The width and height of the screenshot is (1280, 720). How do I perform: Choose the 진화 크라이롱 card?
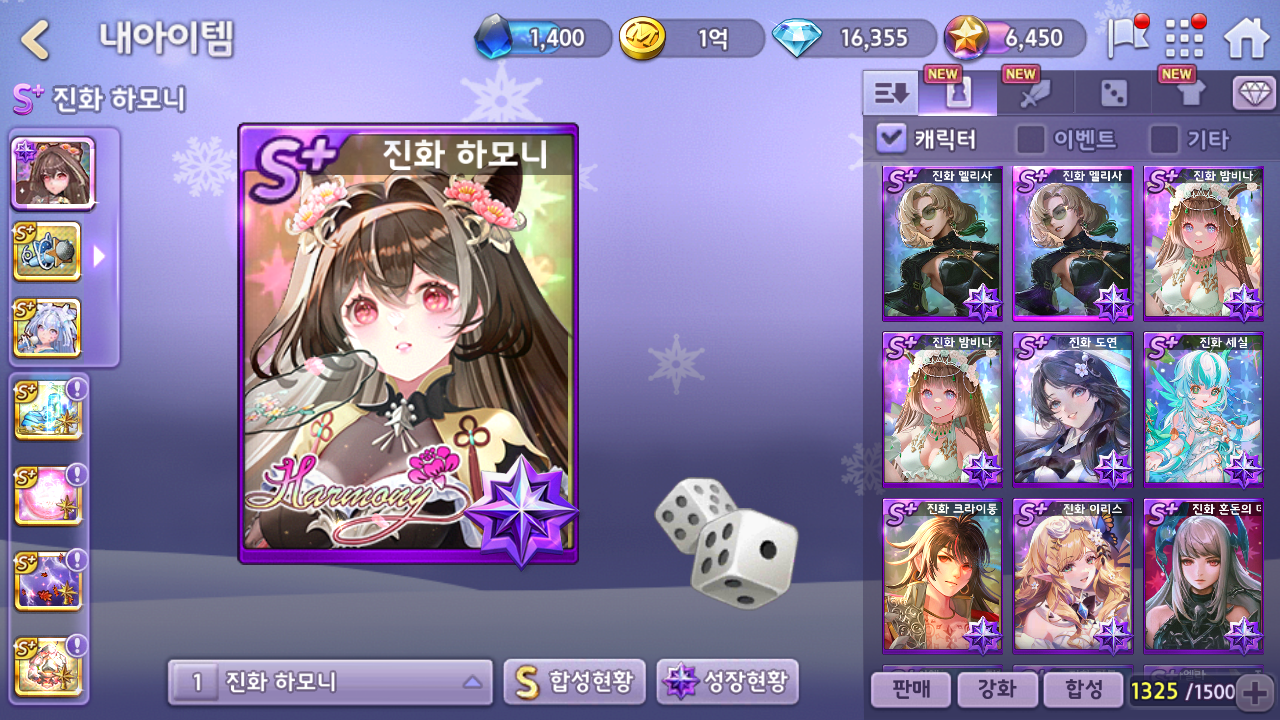pyautogui.click(x=942, y=576)
